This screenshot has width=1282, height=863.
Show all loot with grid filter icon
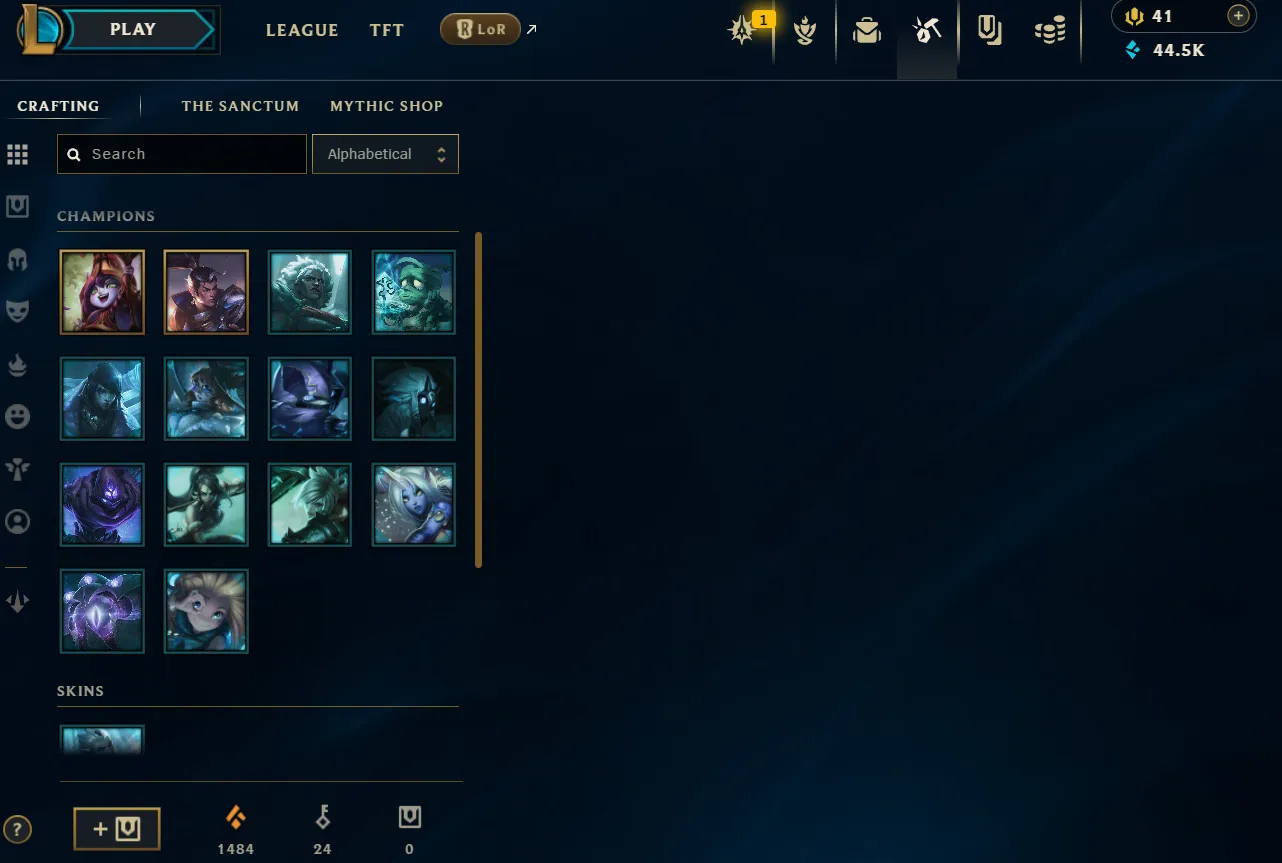coord(18,155)
